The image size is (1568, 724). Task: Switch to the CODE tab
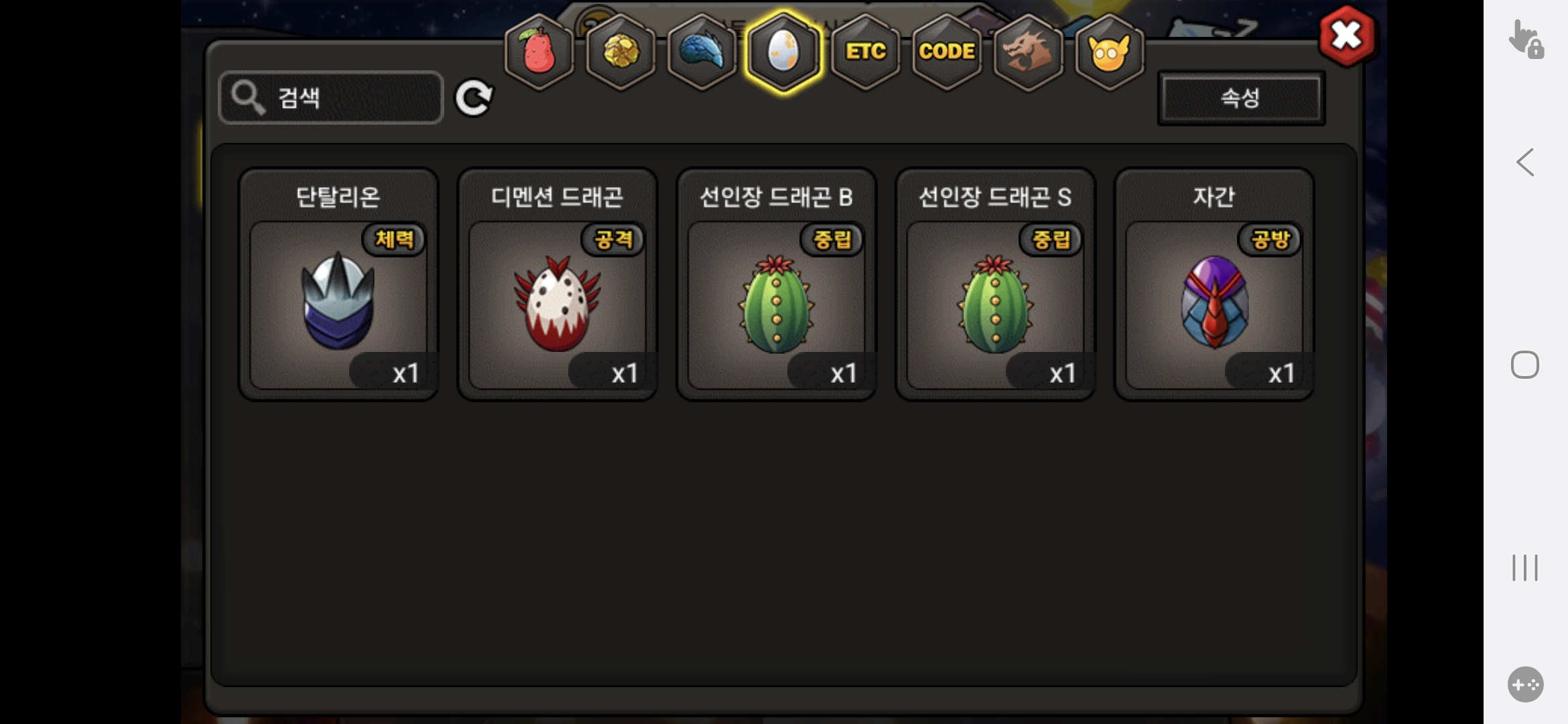[x=946, y=52]
